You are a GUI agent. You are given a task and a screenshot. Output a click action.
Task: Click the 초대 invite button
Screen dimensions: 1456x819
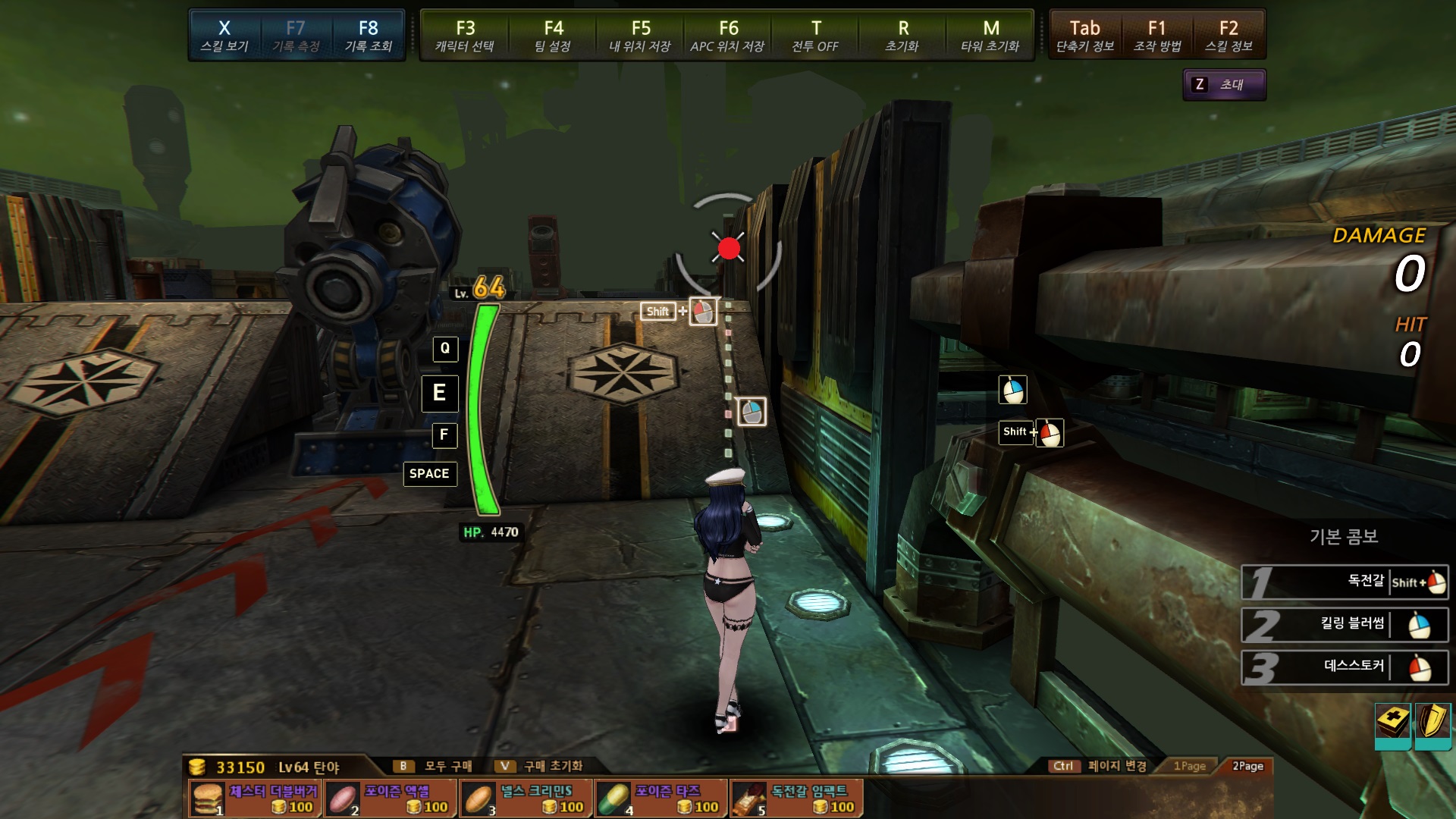coord(1224,84)
